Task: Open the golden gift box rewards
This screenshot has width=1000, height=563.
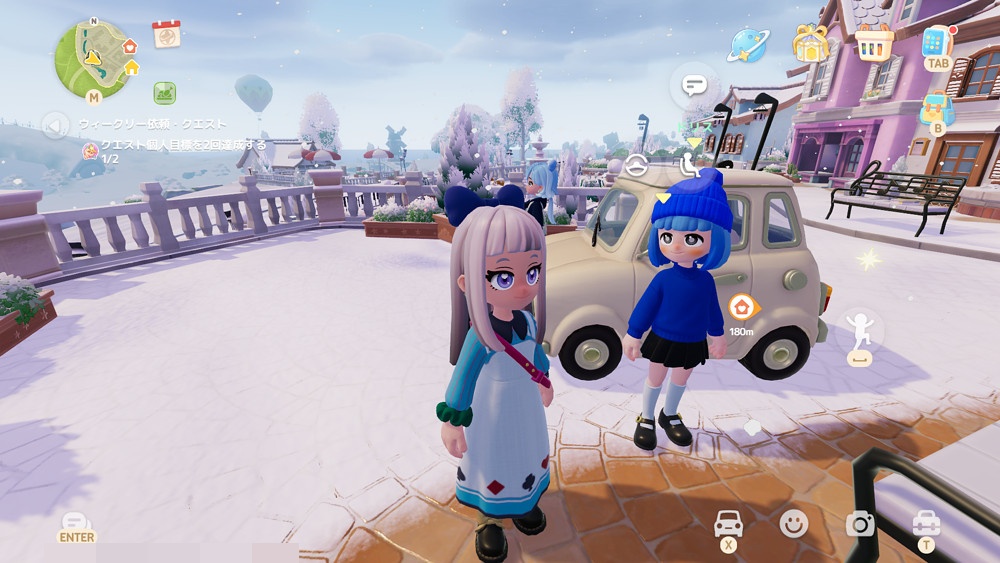Action: point(812,43)
